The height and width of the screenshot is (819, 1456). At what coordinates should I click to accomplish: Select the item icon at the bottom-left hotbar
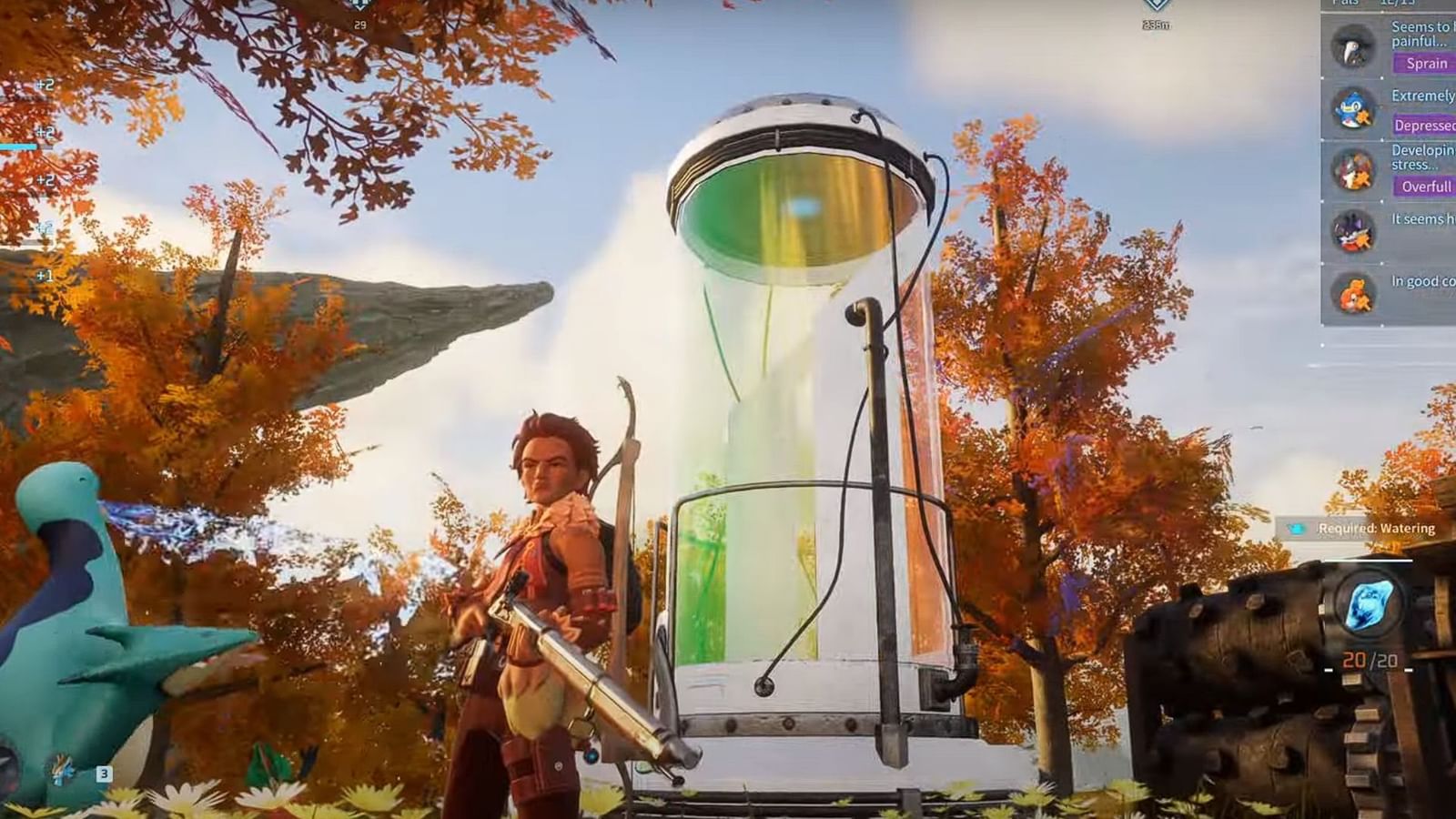click(x=60, y=769)
